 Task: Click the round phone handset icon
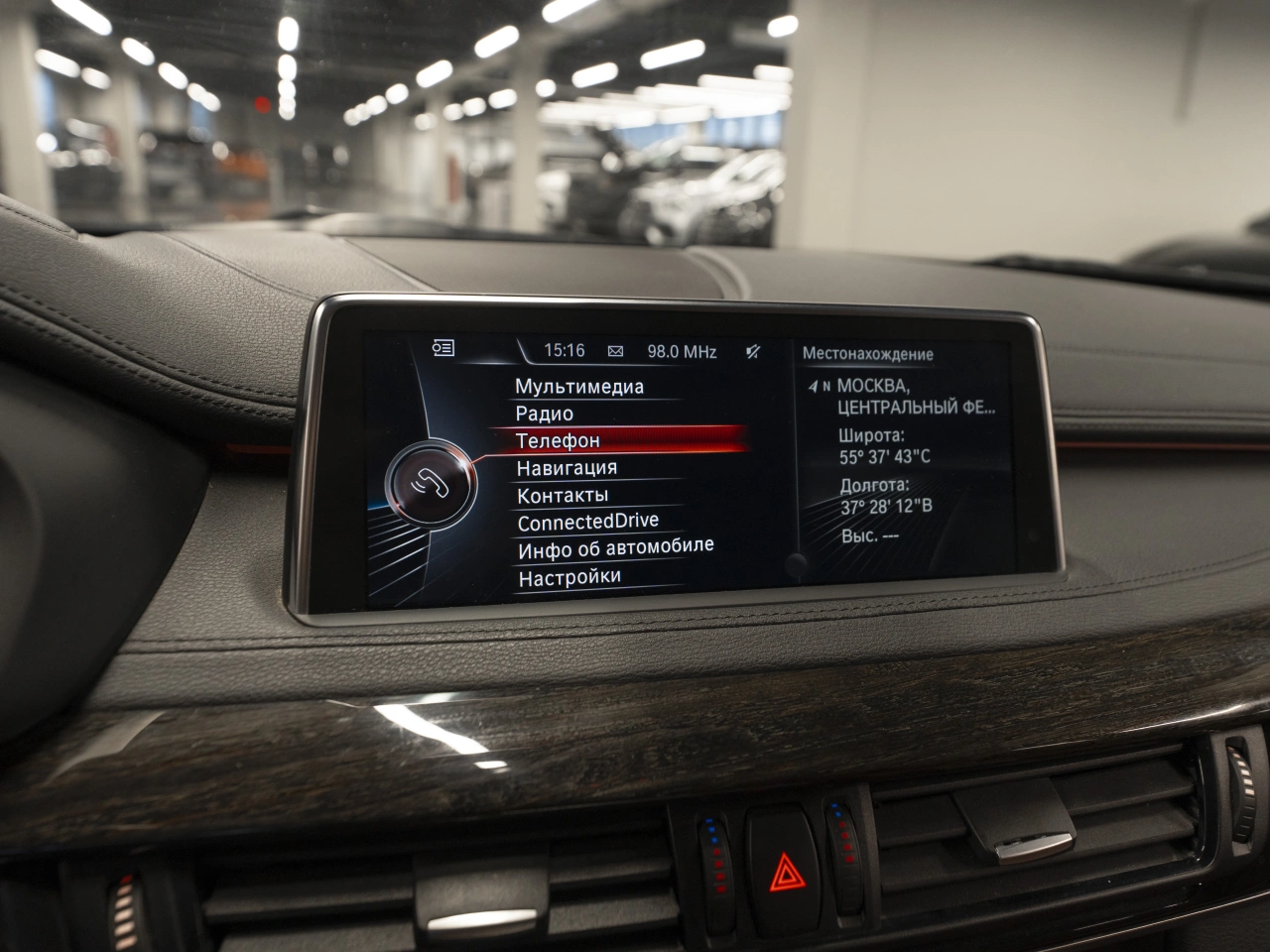click(431, 483)
